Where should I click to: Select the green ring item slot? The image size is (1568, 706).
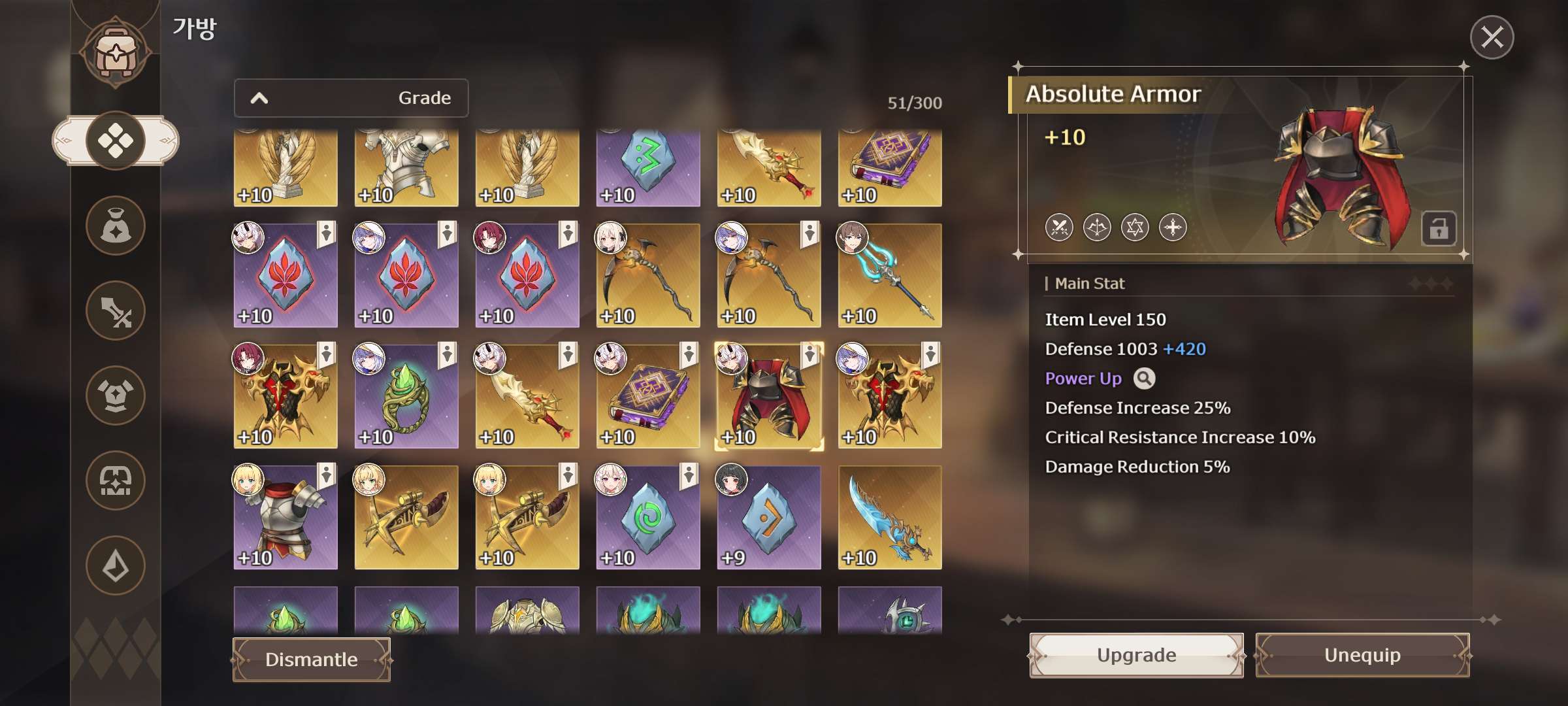406,397
